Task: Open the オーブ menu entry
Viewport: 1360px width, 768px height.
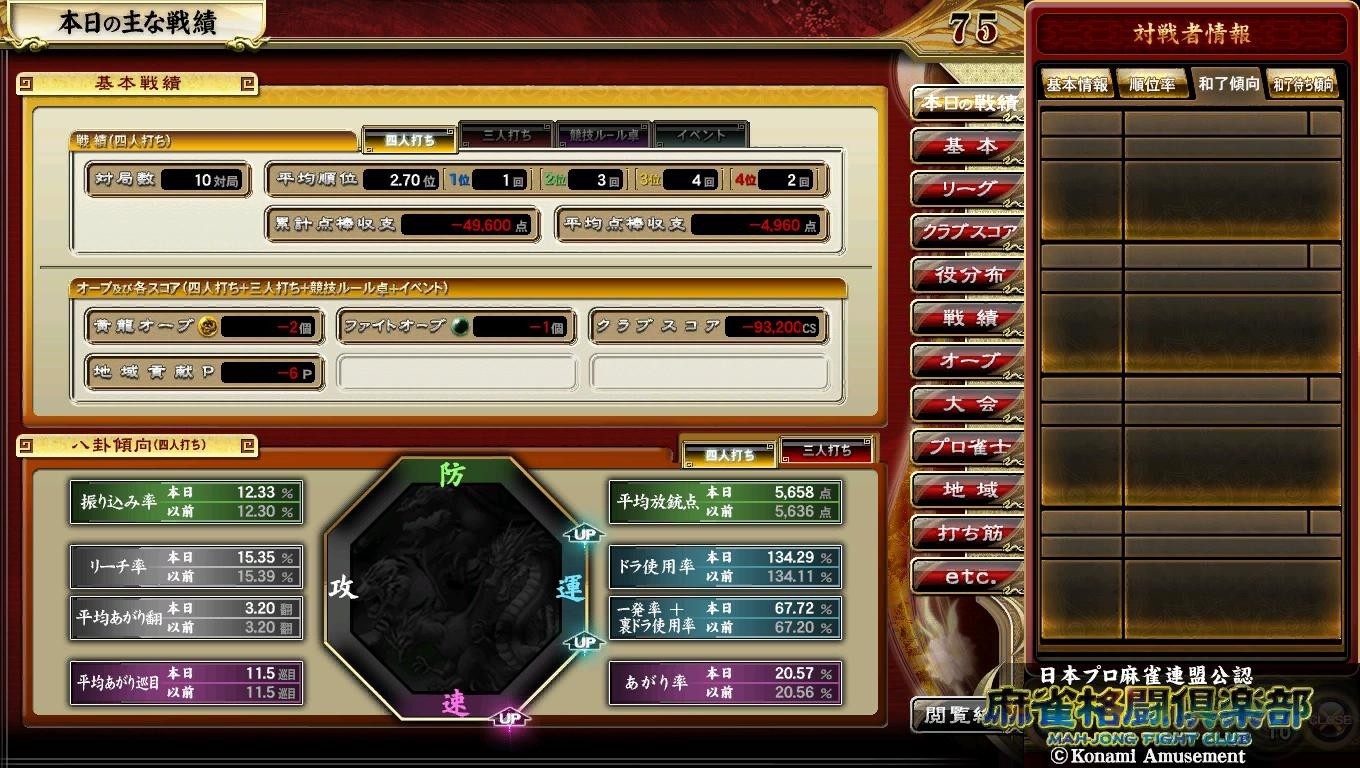Action: [968, 362]
